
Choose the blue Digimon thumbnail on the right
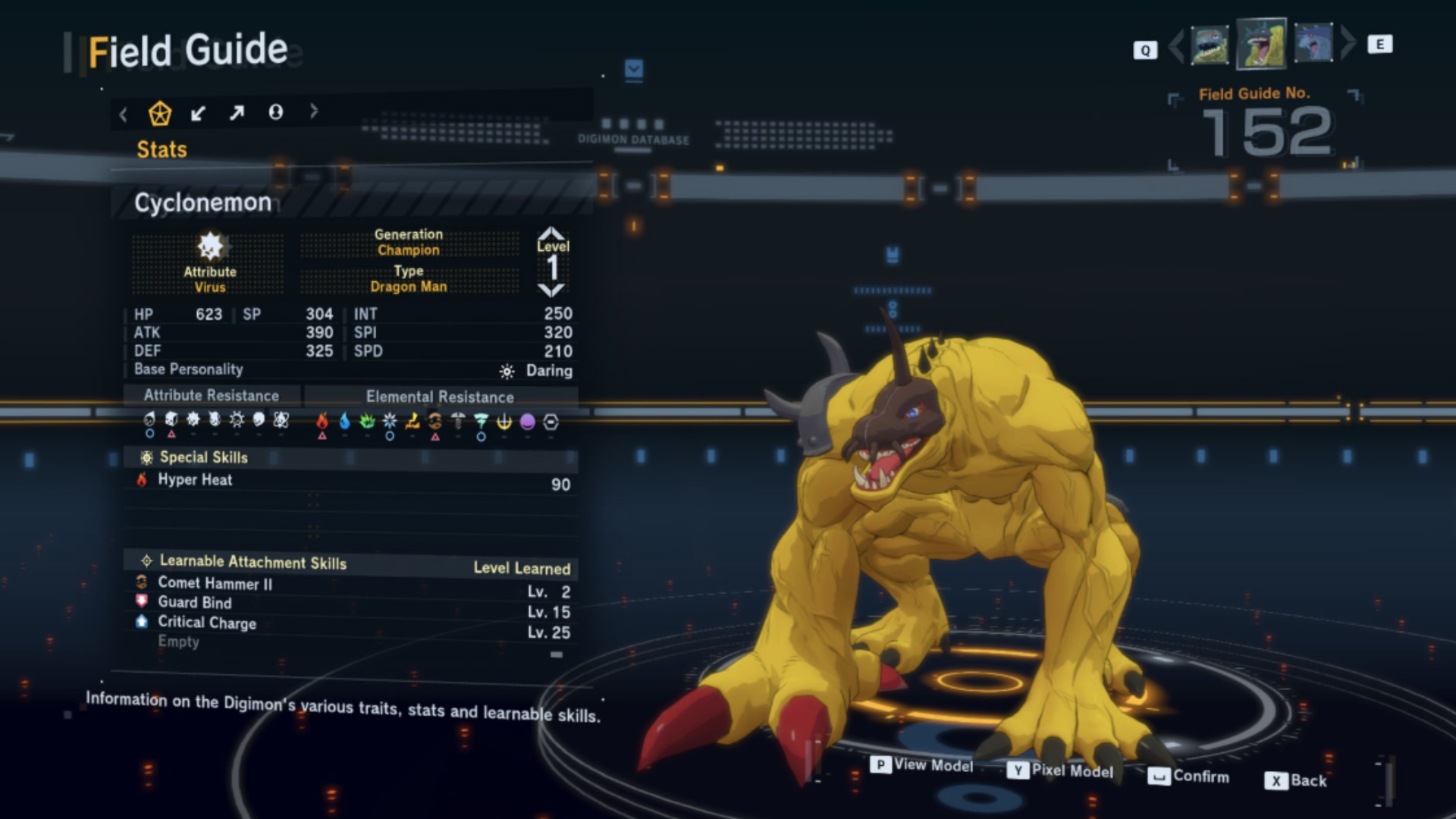[x=1313, y=43]
